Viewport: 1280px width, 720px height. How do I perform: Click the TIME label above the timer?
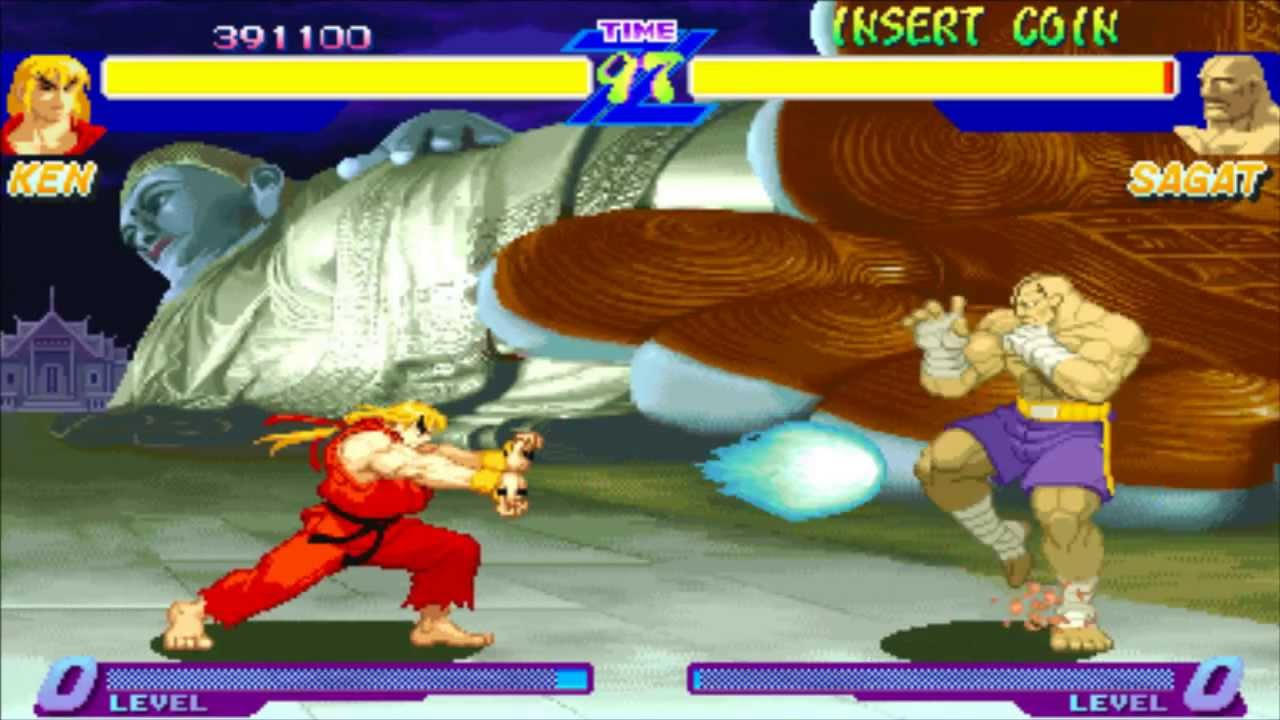pos(638,30)
